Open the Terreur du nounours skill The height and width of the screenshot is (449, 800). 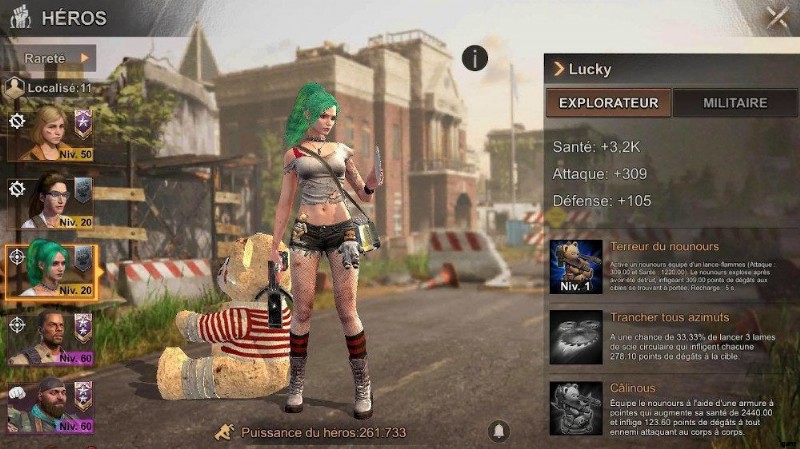(576, 267)
